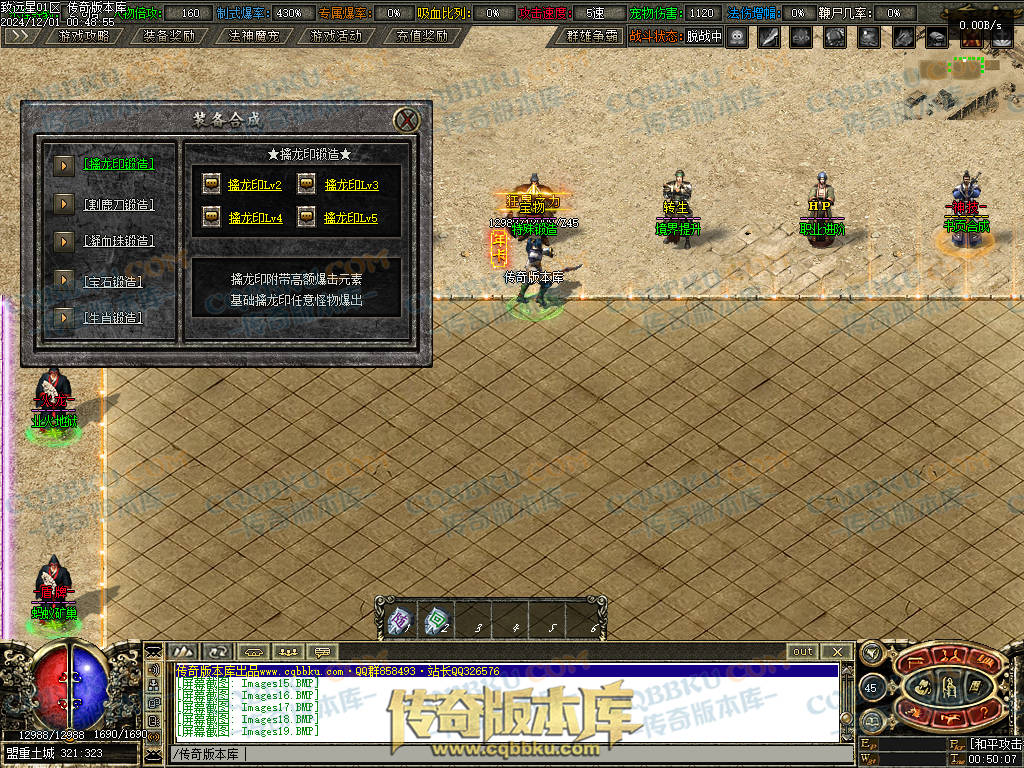Open the 充值奖励 recharge rewards menu
Image resolution: width=1024 pixels, height=768 pixels.
pos(420,36)
